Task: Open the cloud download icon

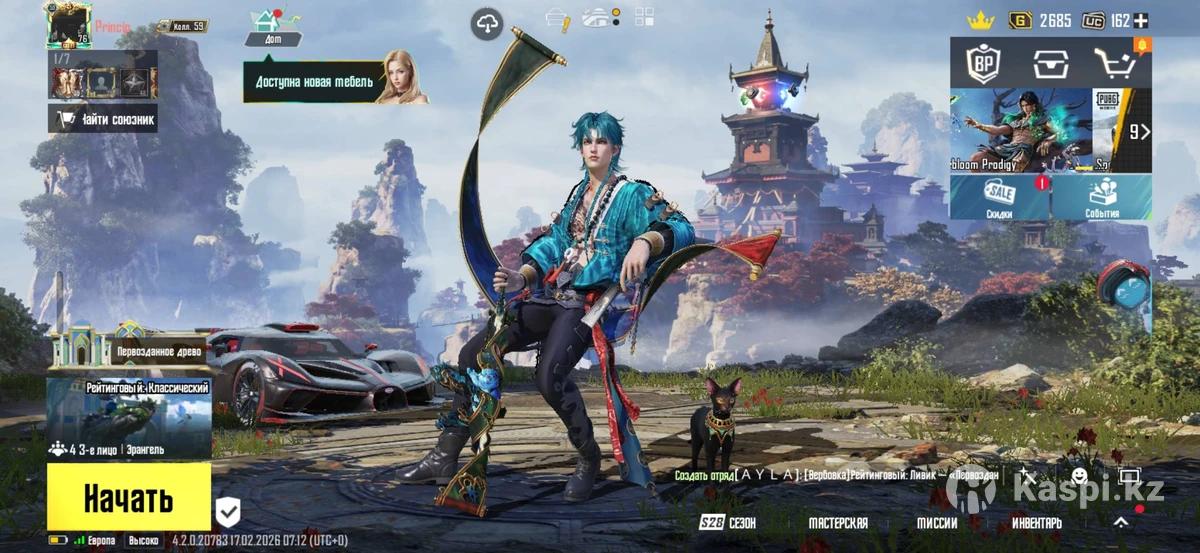Action: [x=487, y=24]
